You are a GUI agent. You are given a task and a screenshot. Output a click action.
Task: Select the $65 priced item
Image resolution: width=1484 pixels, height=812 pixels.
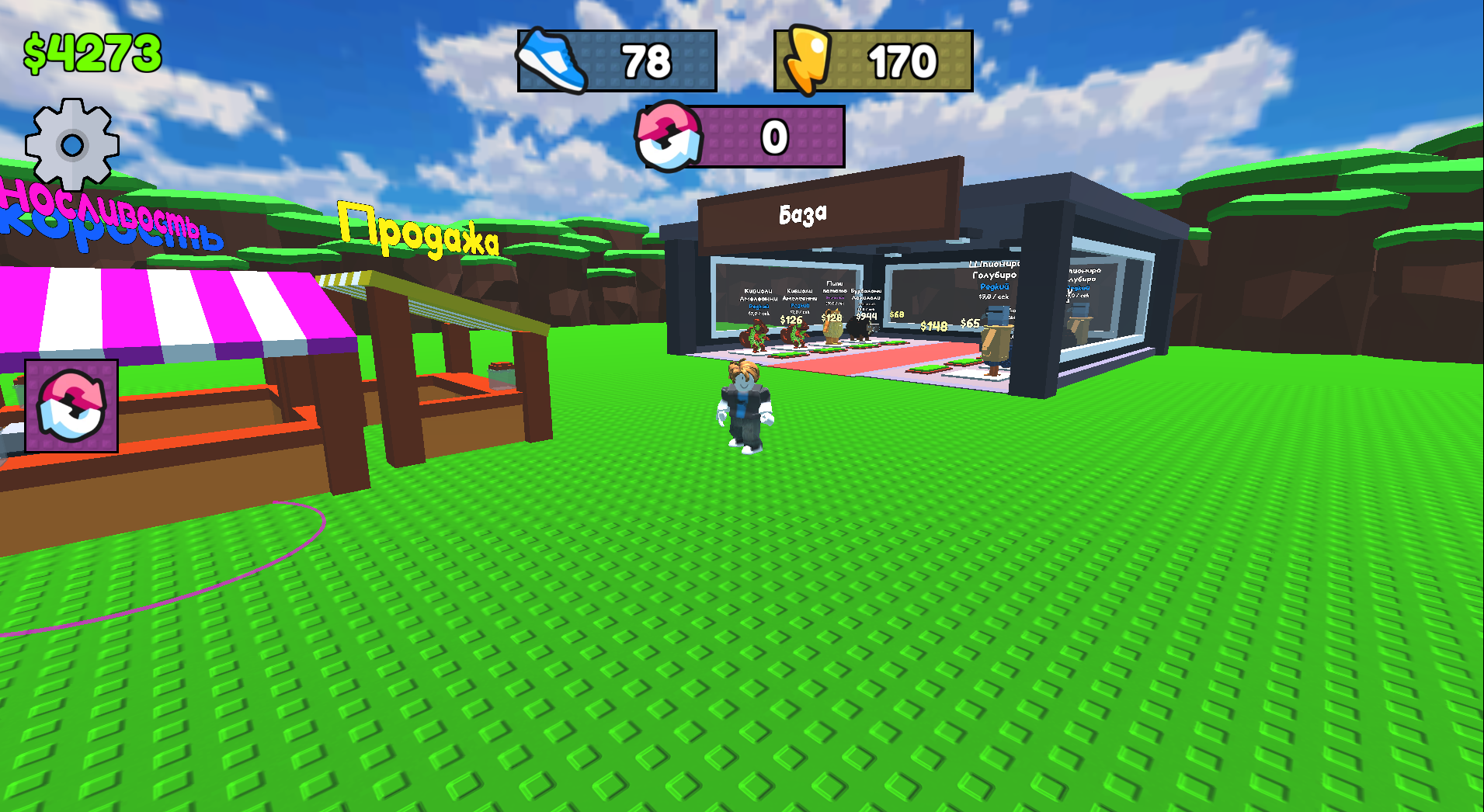pyautogui.click(x=970, y=324)
